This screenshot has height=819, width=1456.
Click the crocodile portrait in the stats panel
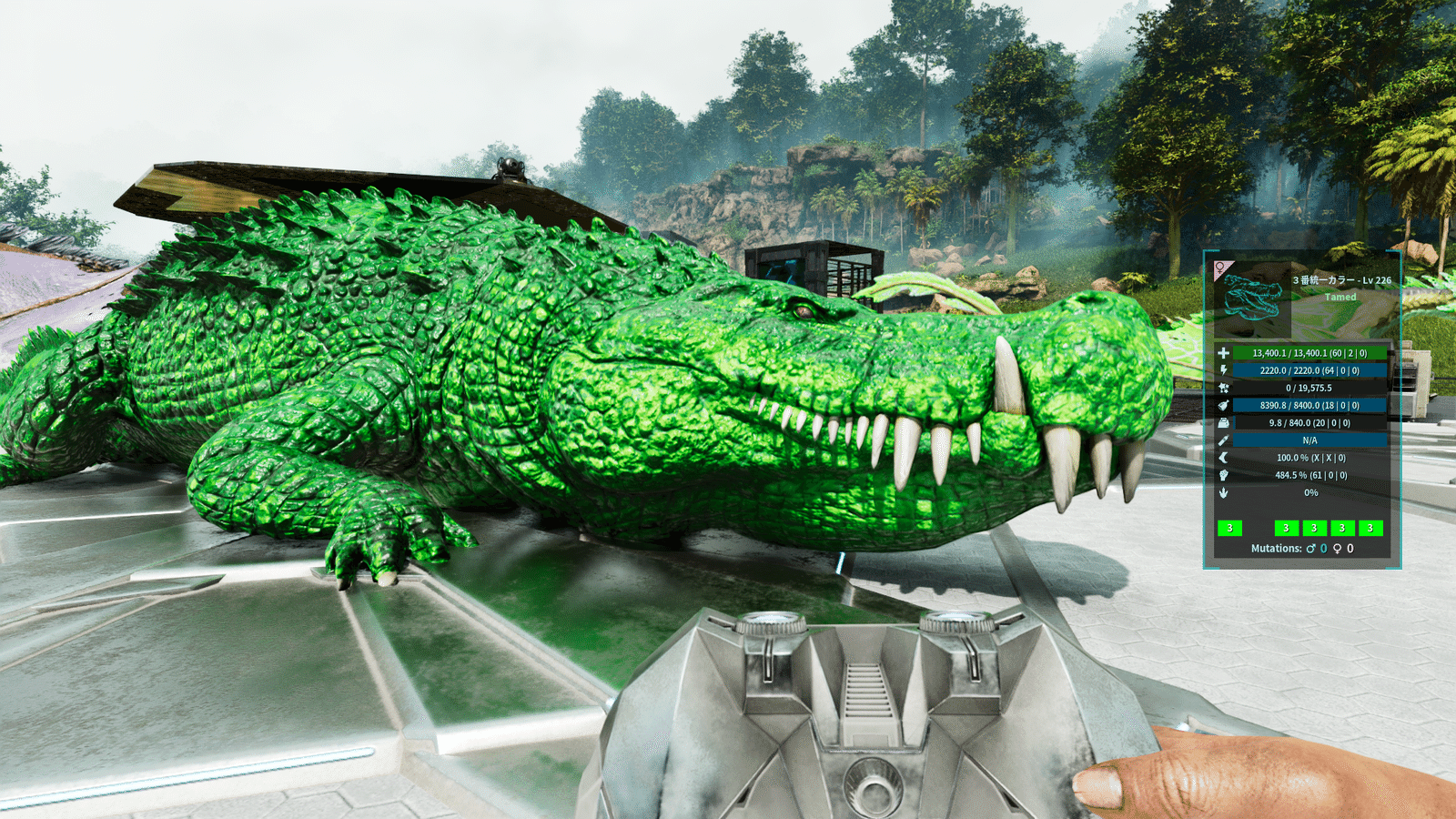click(x=1251, y=300)
